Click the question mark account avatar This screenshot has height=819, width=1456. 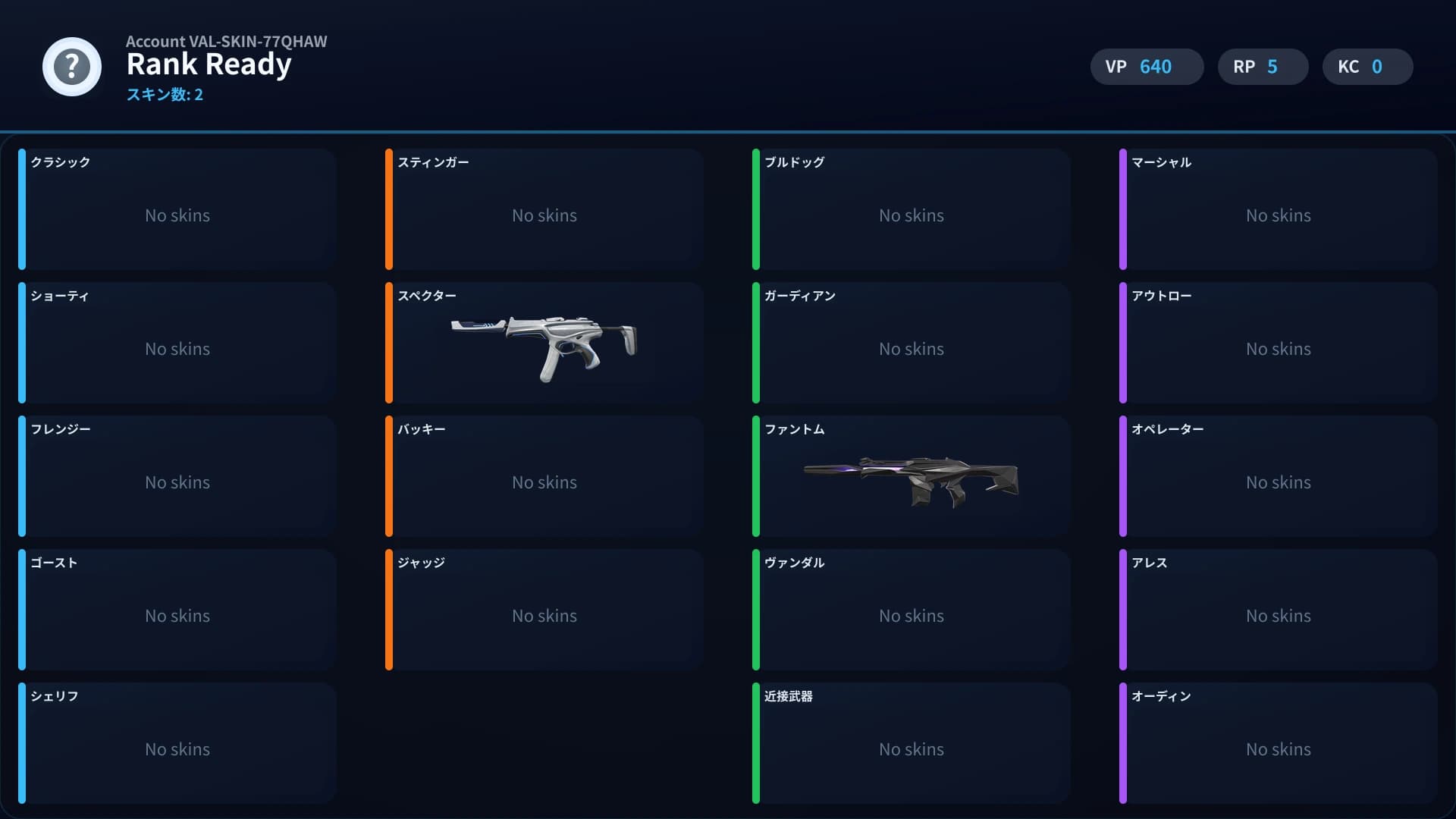71,67
